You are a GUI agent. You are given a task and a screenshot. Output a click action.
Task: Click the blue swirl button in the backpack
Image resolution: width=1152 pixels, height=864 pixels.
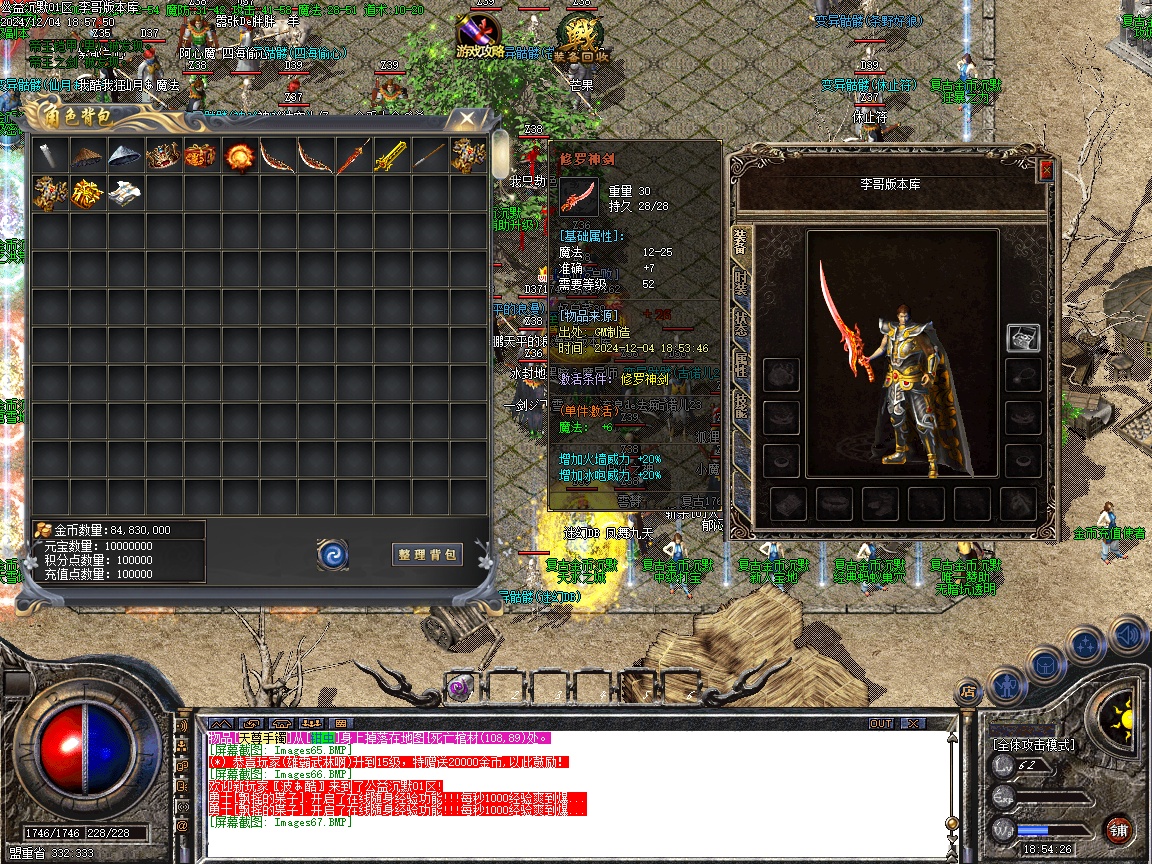[x=332, y=554]
